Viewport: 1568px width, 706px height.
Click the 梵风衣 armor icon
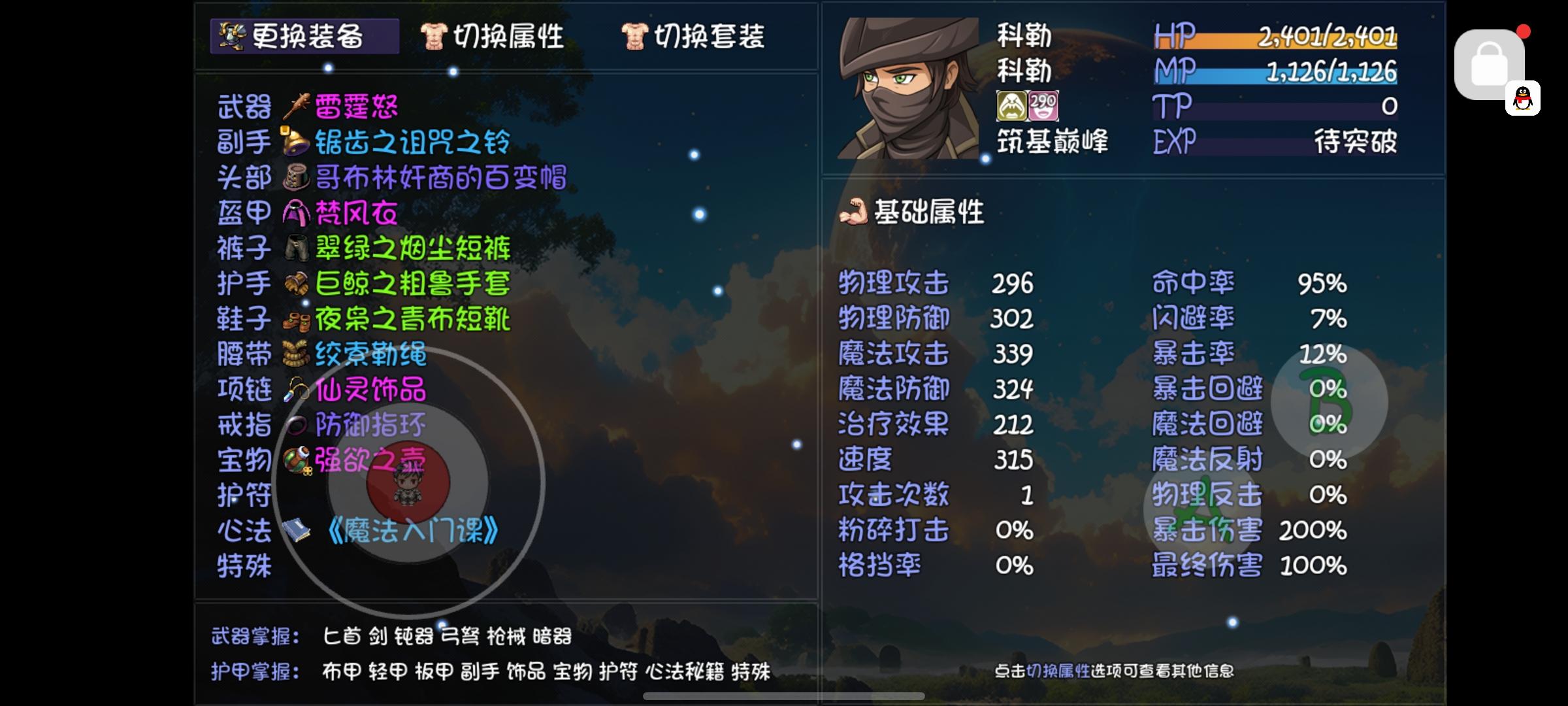tap(295, 212)
